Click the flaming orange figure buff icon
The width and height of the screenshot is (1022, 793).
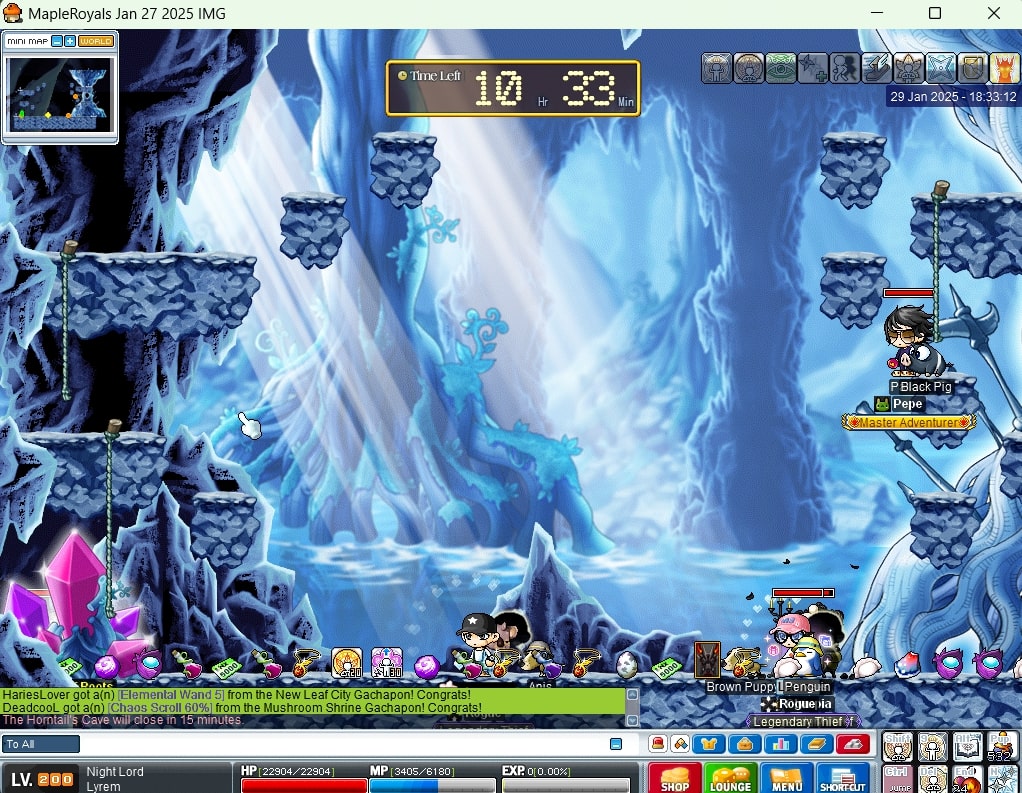point(1004,67)
